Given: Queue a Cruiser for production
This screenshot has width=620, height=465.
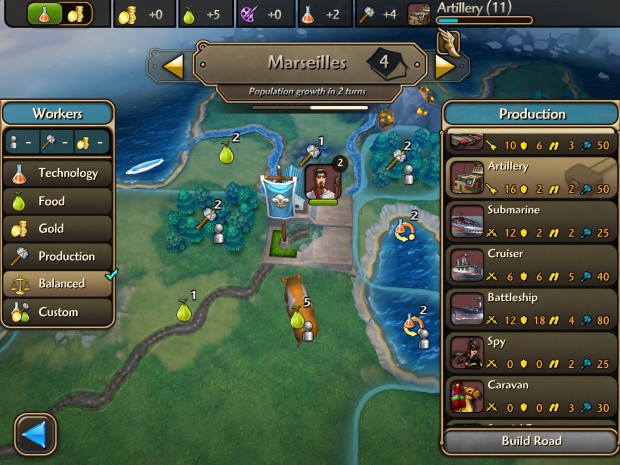Looking at the screenshot, I should click(531, 263).
